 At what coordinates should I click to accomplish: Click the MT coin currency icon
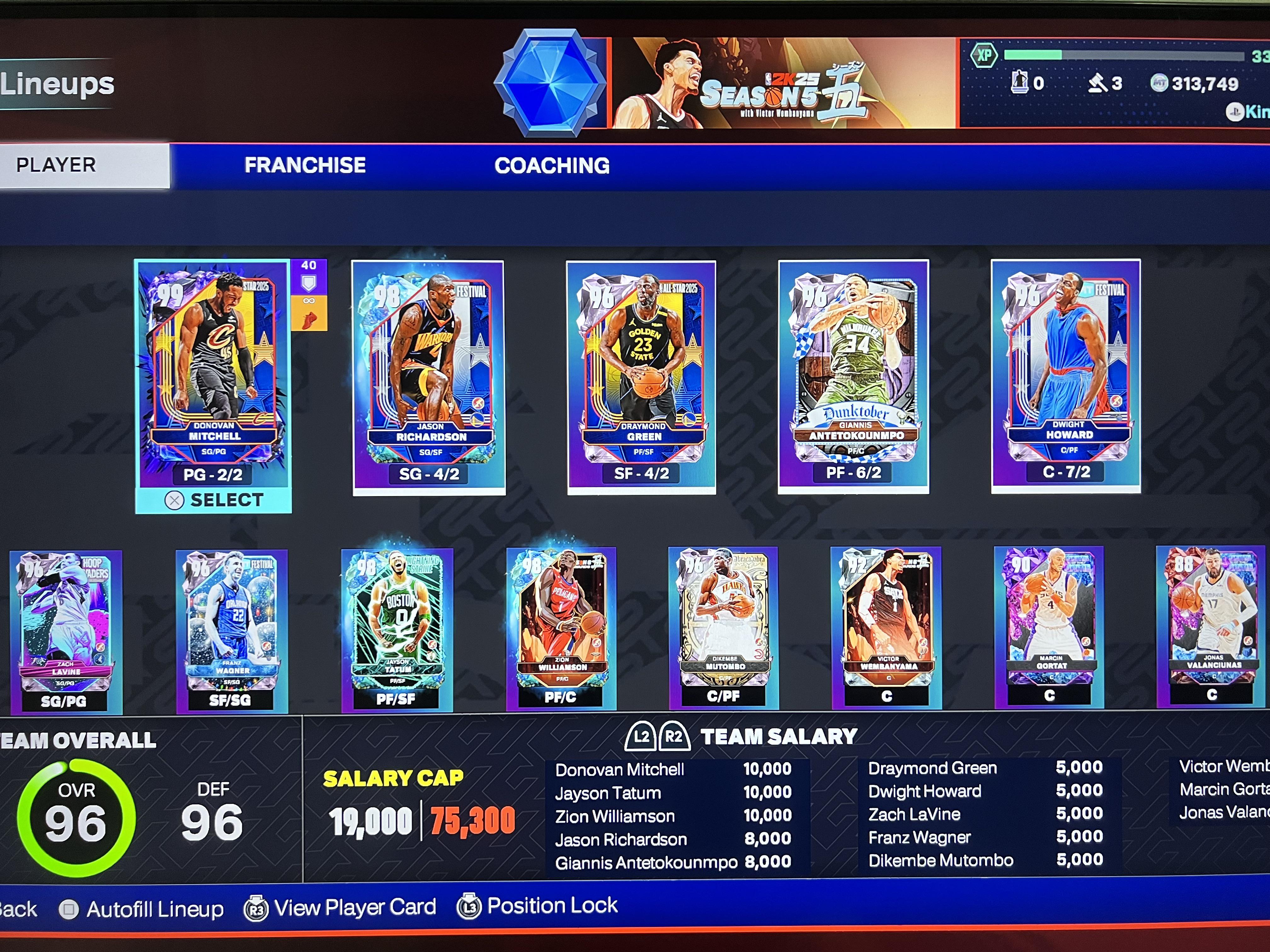(x=1159, y=83)
